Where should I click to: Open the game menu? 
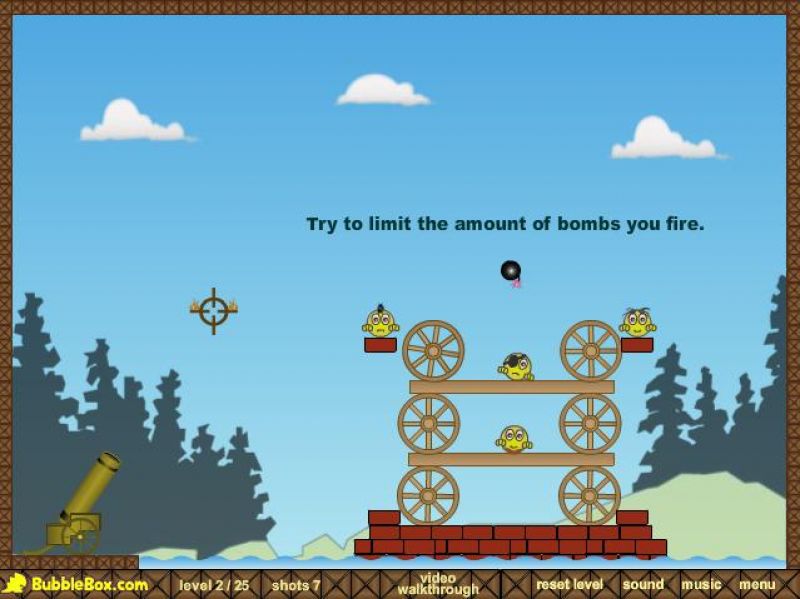tap(757, 584)
